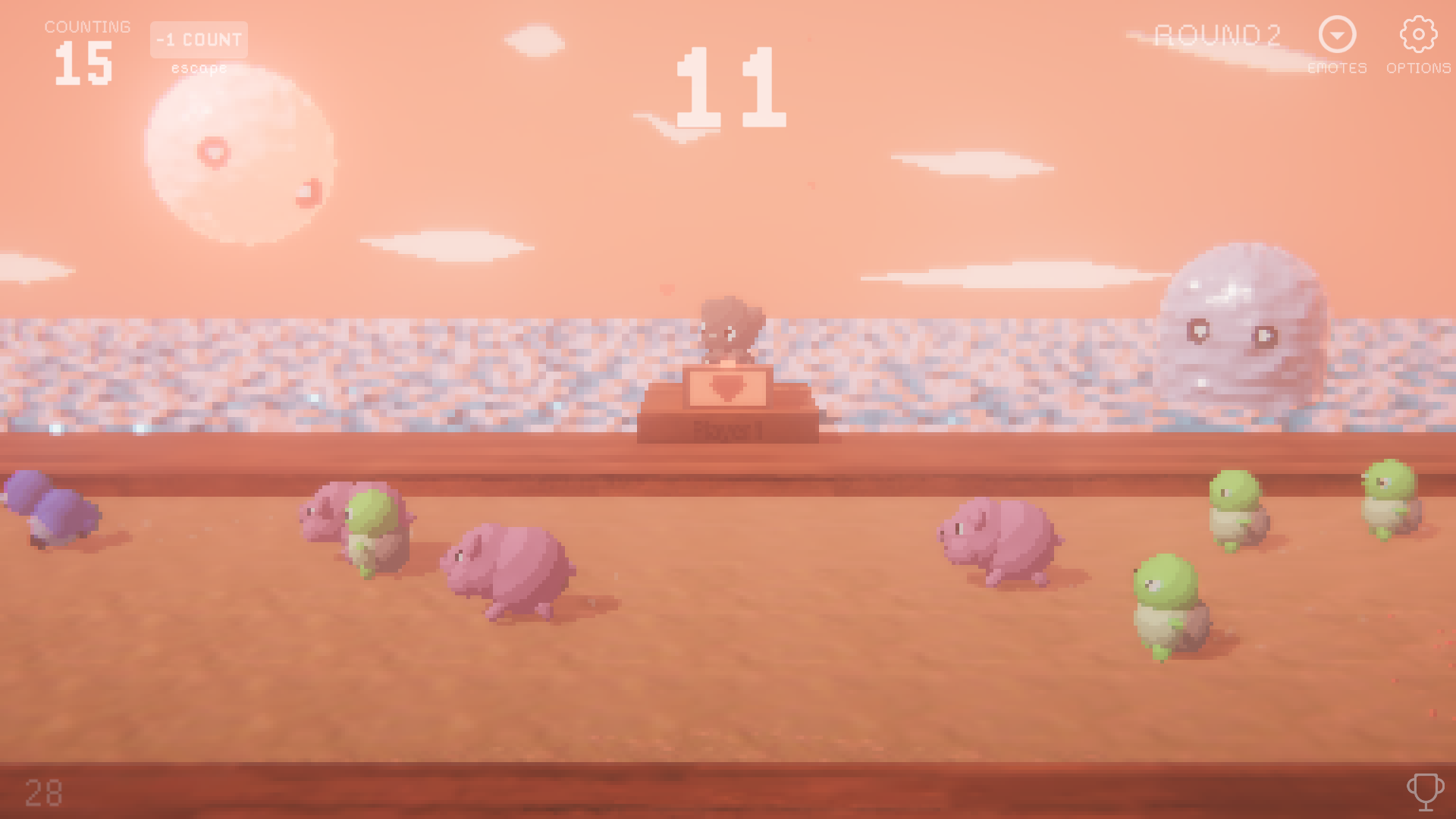Expand the emote picker via the down chevron
This screenshot has height=819, width=1456.
1337,34
